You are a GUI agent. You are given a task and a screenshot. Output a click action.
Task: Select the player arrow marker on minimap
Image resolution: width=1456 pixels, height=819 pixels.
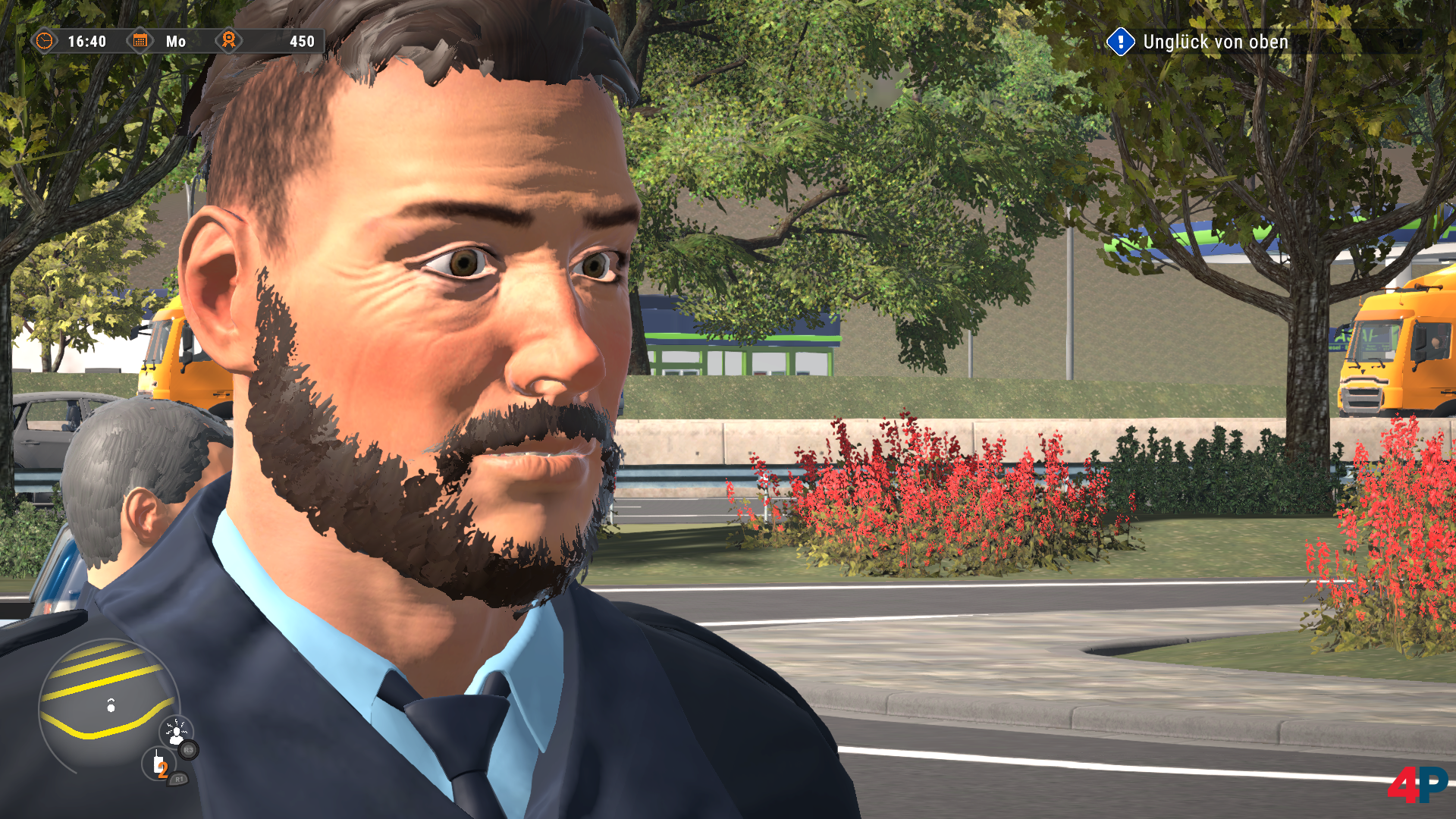click(111, 707)
